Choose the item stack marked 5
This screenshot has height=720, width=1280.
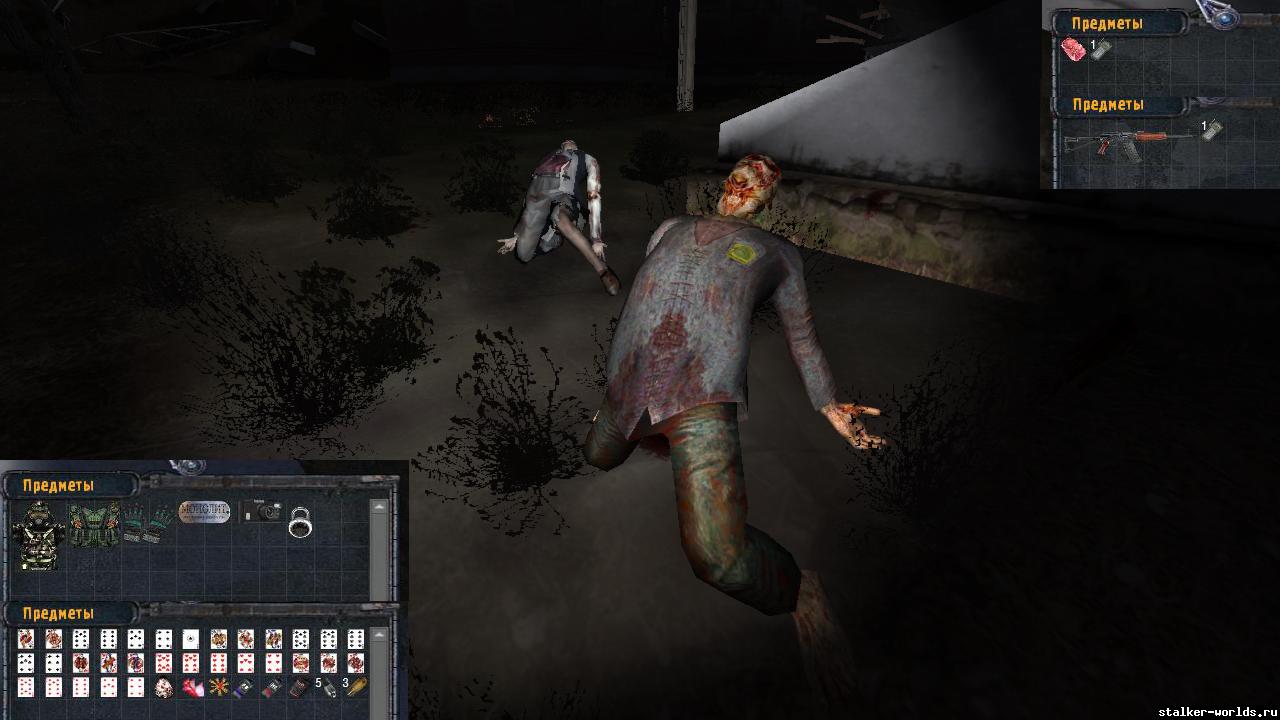click(x=326, y=688)
